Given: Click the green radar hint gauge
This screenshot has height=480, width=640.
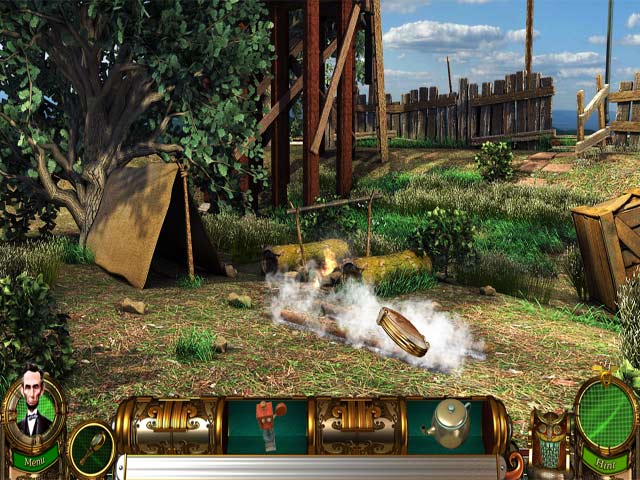Looking at the screenshot, I should 606,415.
